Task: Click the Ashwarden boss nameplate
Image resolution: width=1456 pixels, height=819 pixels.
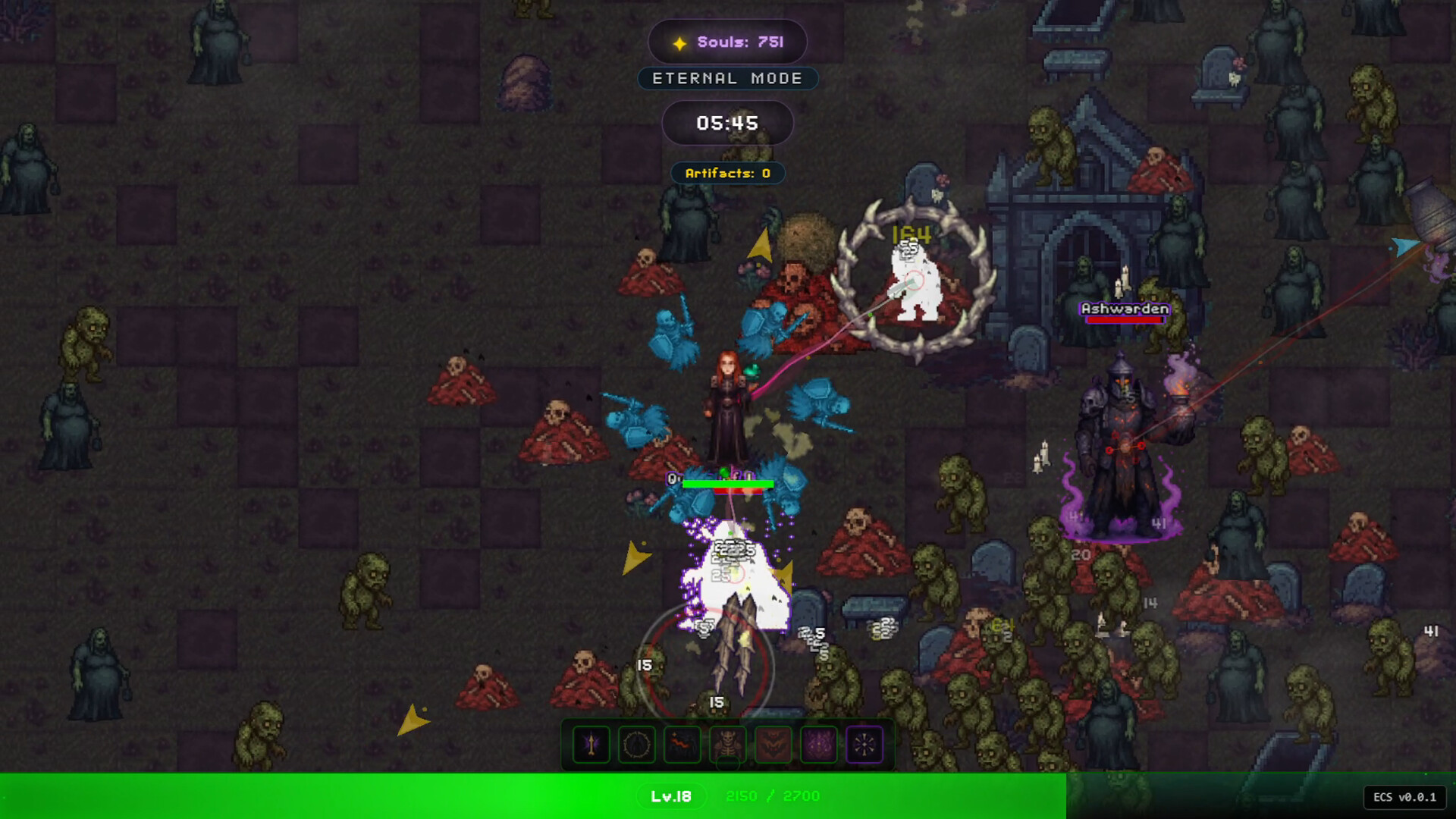Action: (x=1122, y=308)
